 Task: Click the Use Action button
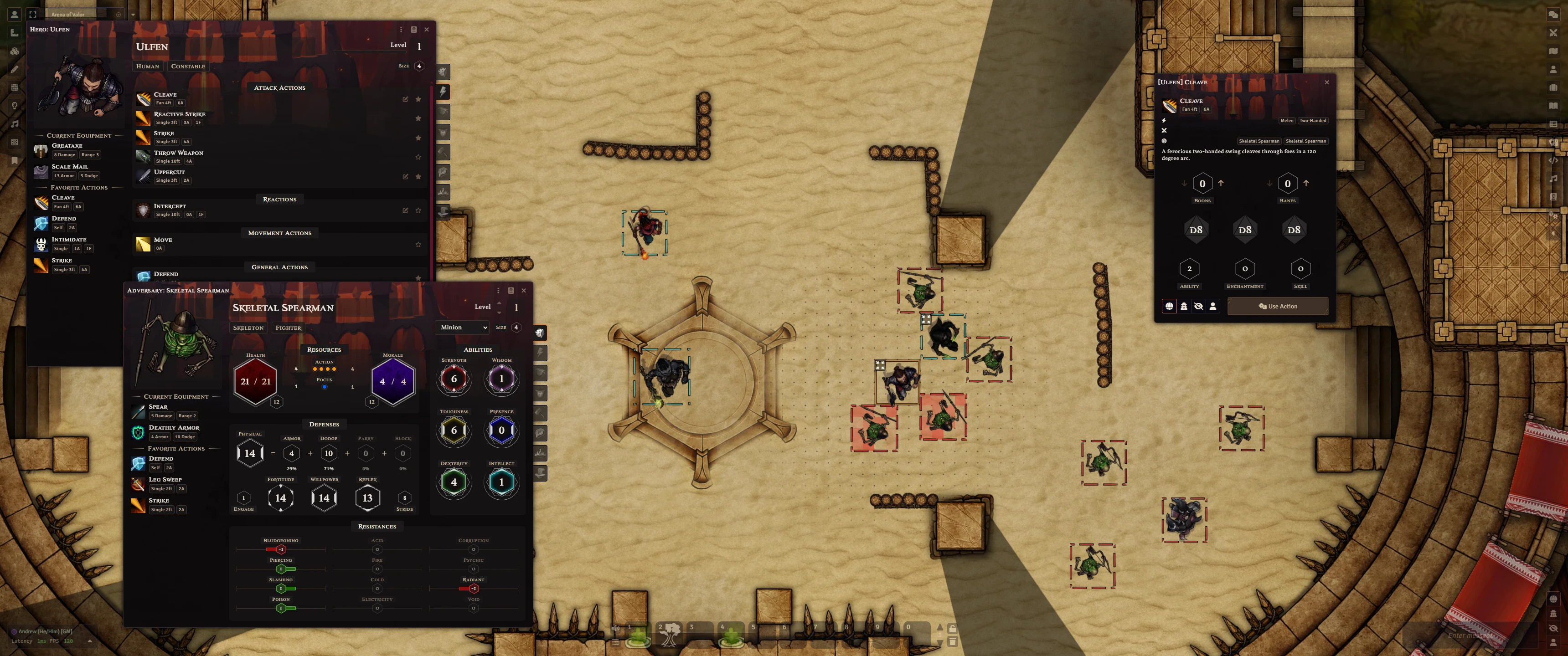(x=1277, y=306)
